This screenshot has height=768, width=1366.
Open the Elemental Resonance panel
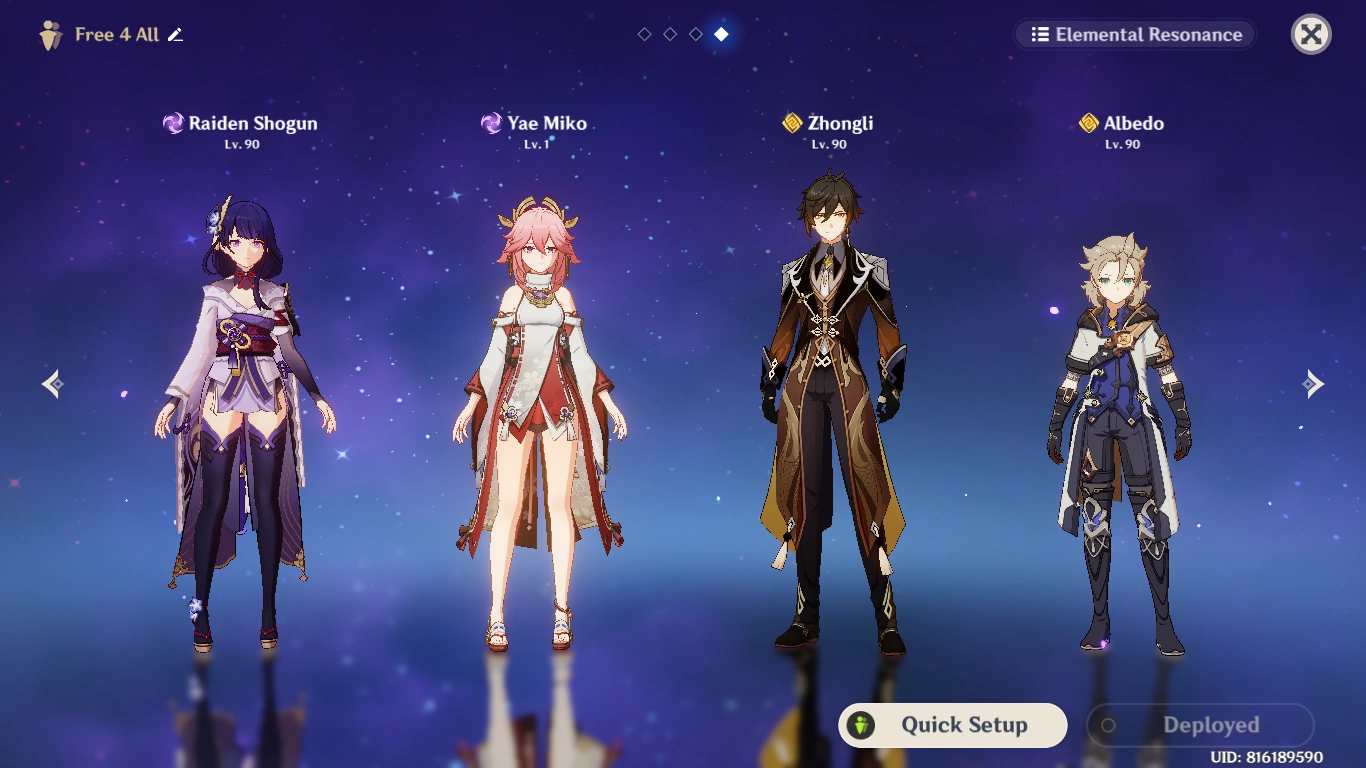point(1135,34)
